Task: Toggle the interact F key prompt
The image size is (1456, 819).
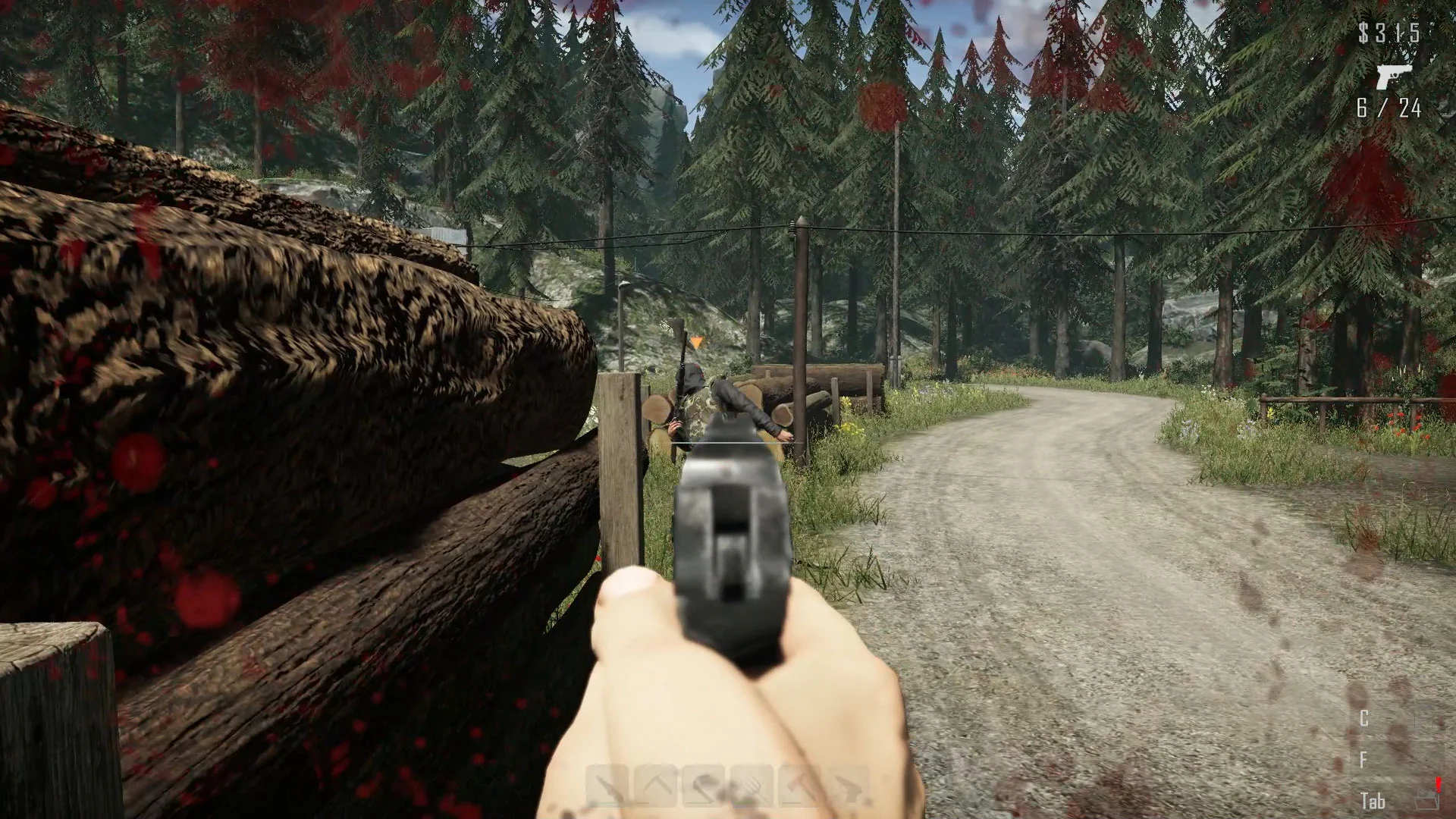Action: 1363,761
